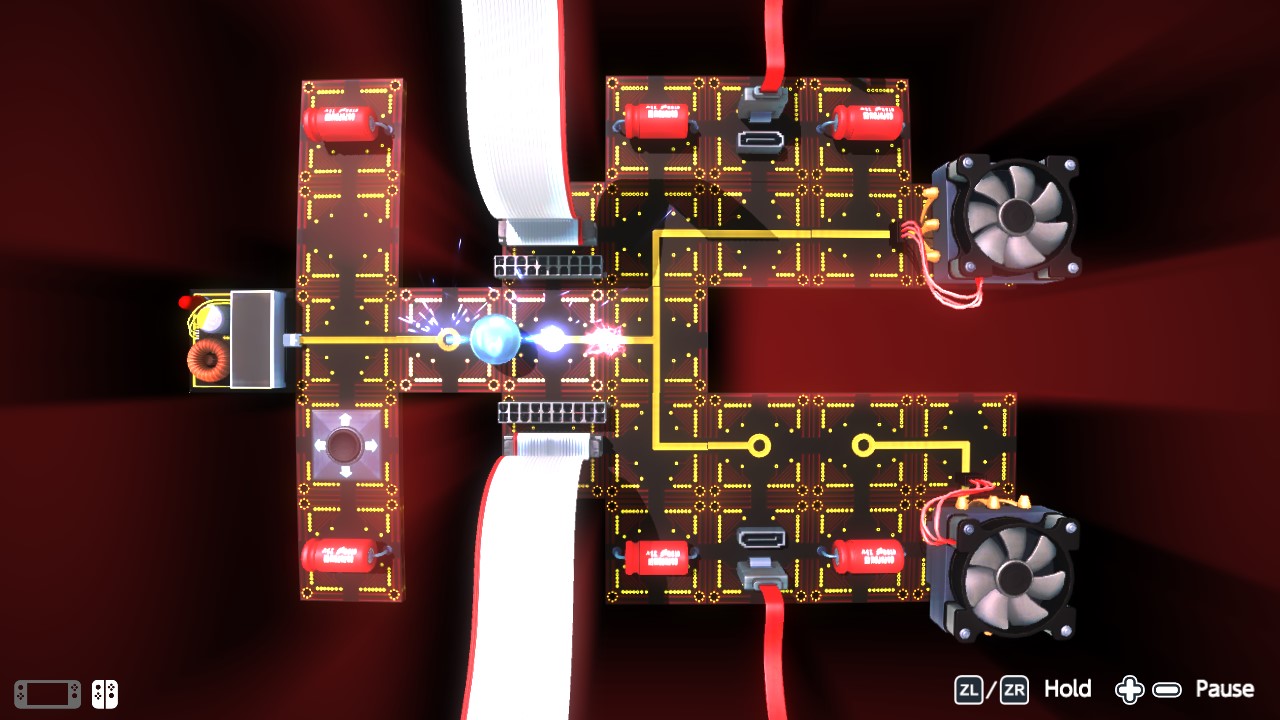Activate the Hold command

pyautogui.click(x=1068, y=689)
